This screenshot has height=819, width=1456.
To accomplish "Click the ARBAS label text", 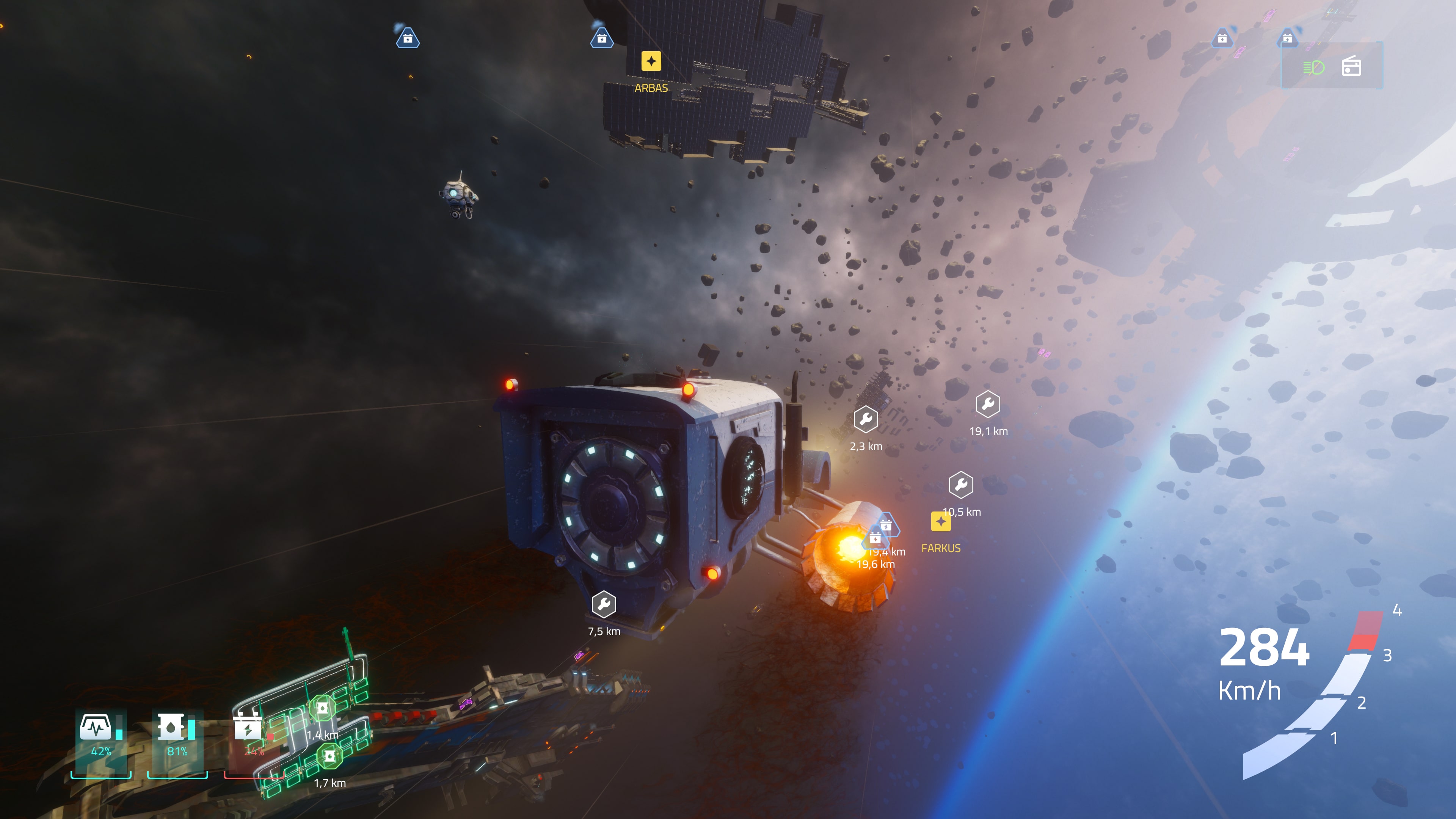I will 651,88.
